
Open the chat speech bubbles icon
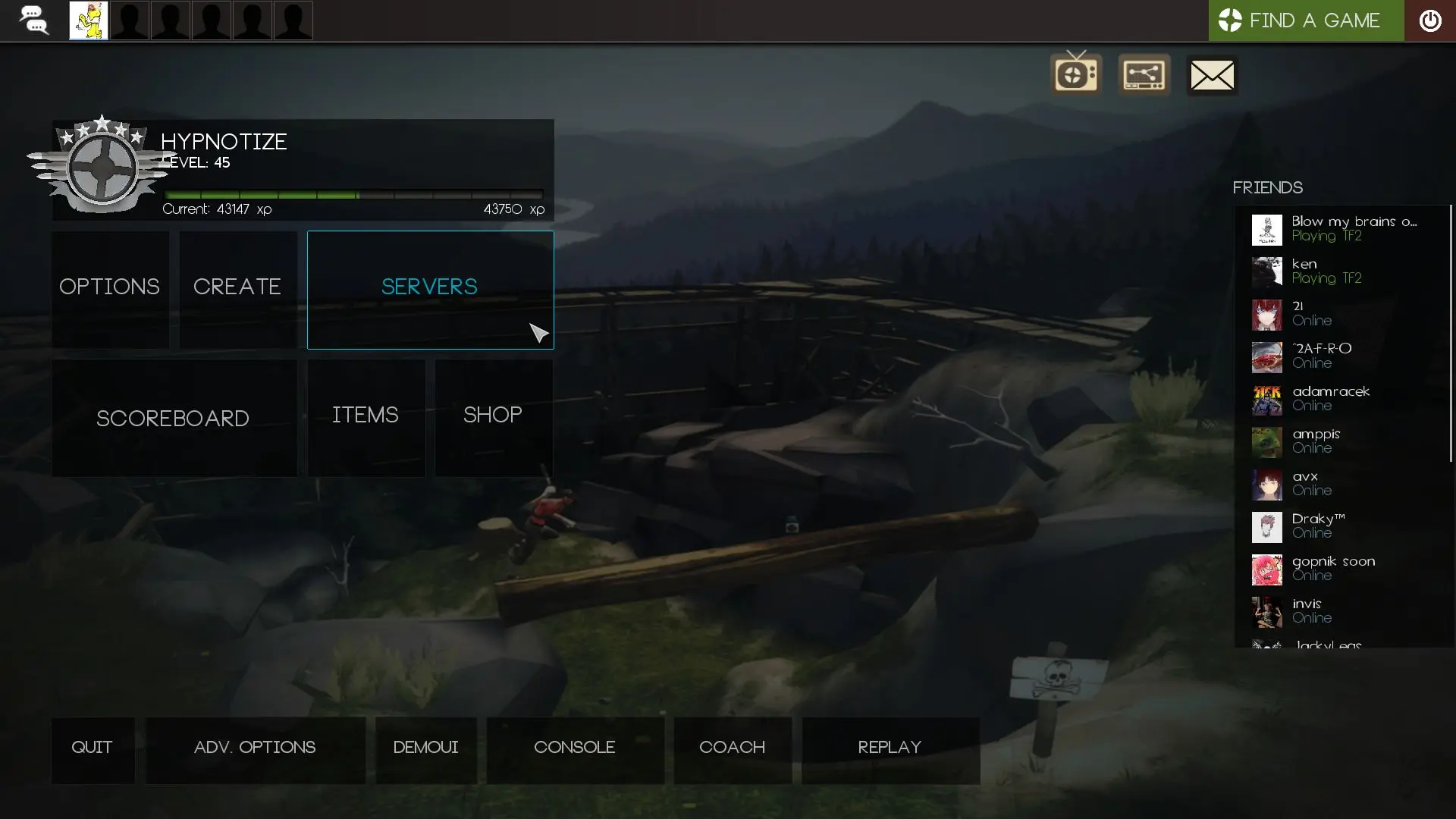[33, 20]
